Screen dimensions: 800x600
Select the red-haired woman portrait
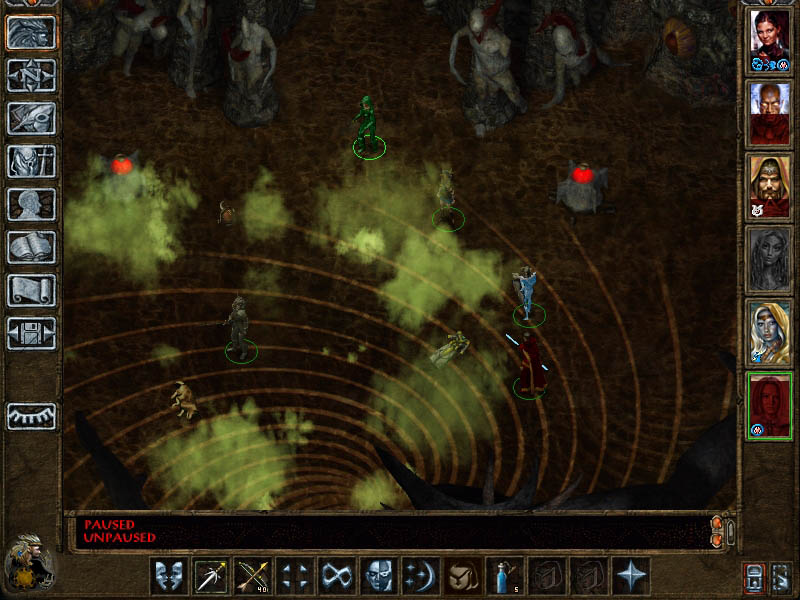pyautogui.click(x=770, y=40)
